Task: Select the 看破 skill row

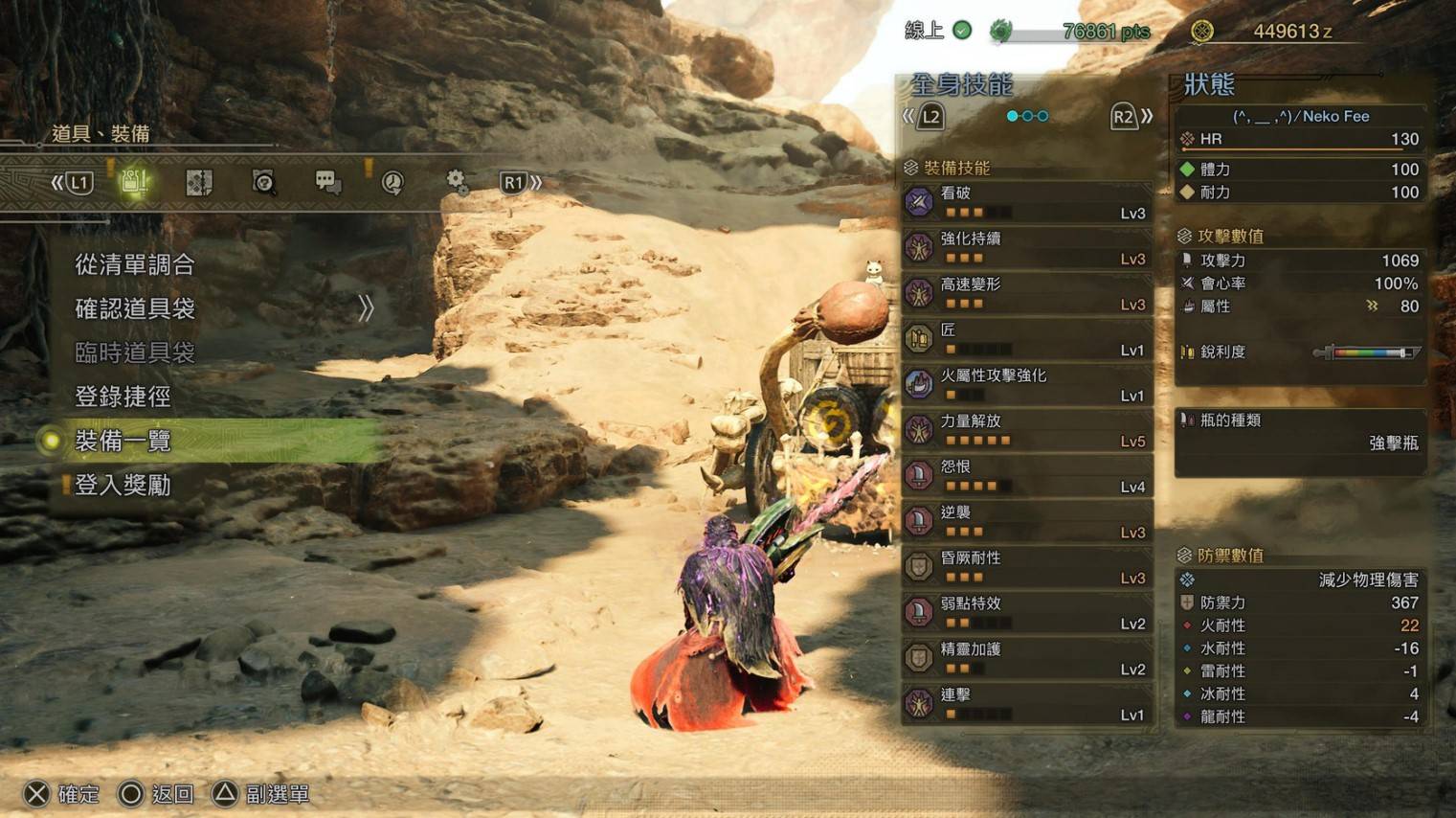Action: pos(1026,202)
